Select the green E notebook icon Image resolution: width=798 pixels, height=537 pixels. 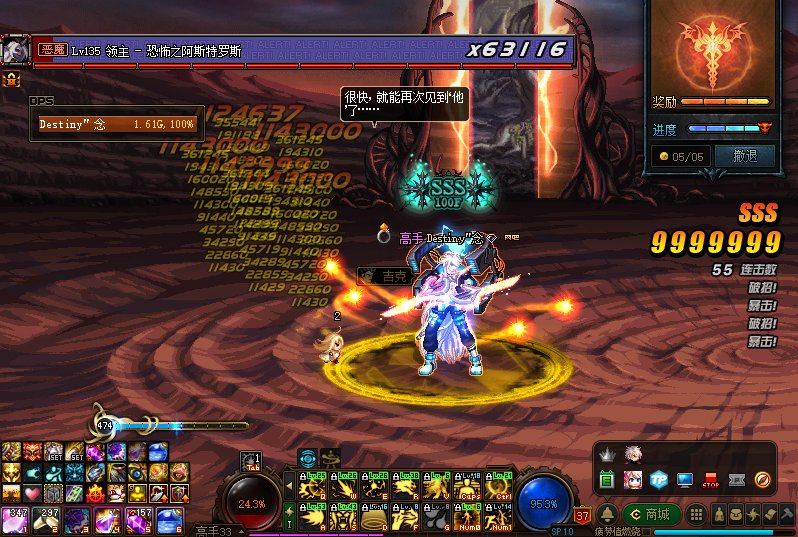pyautogui.click(x=606, y=480)
